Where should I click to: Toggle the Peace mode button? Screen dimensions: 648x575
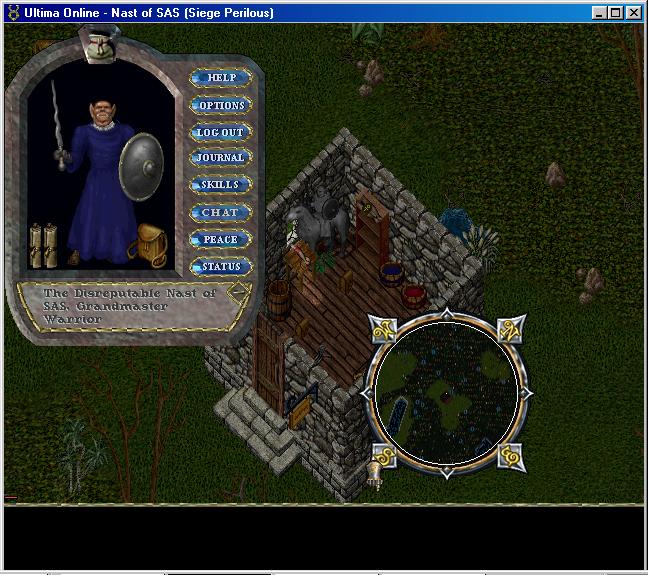[221, 240]
